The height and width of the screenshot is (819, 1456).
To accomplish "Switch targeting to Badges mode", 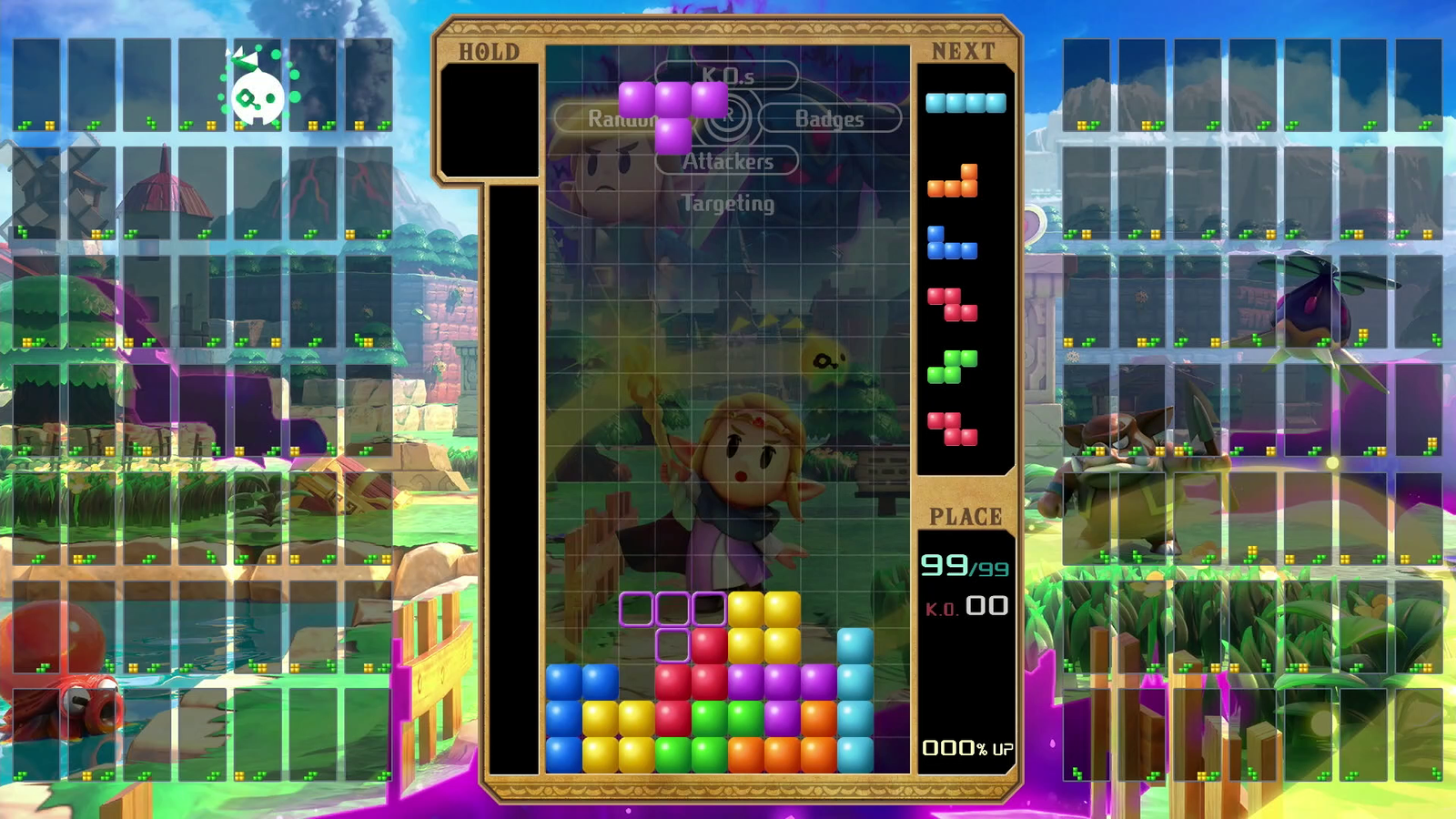I will (828, 118).
